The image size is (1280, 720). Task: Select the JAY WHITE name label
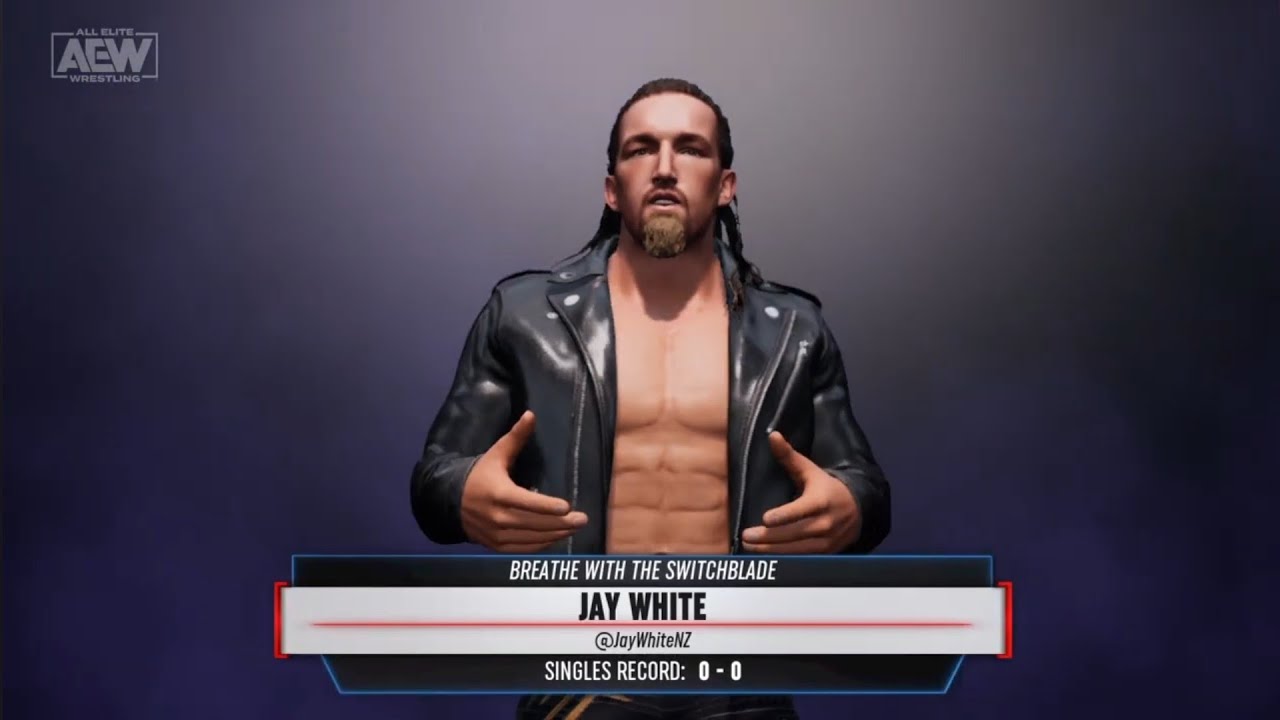[640, 604]
